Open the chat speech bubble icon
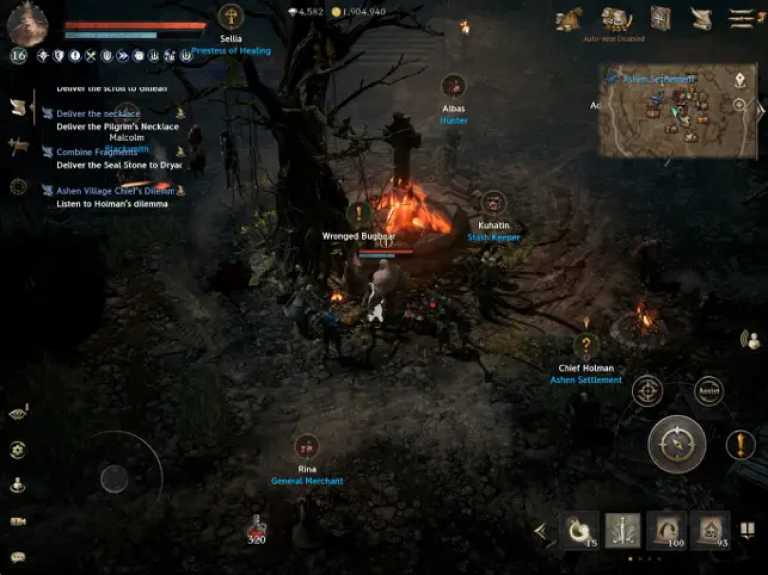The width and height of the screenshot is (768, 575). click(x=18, y=557)
